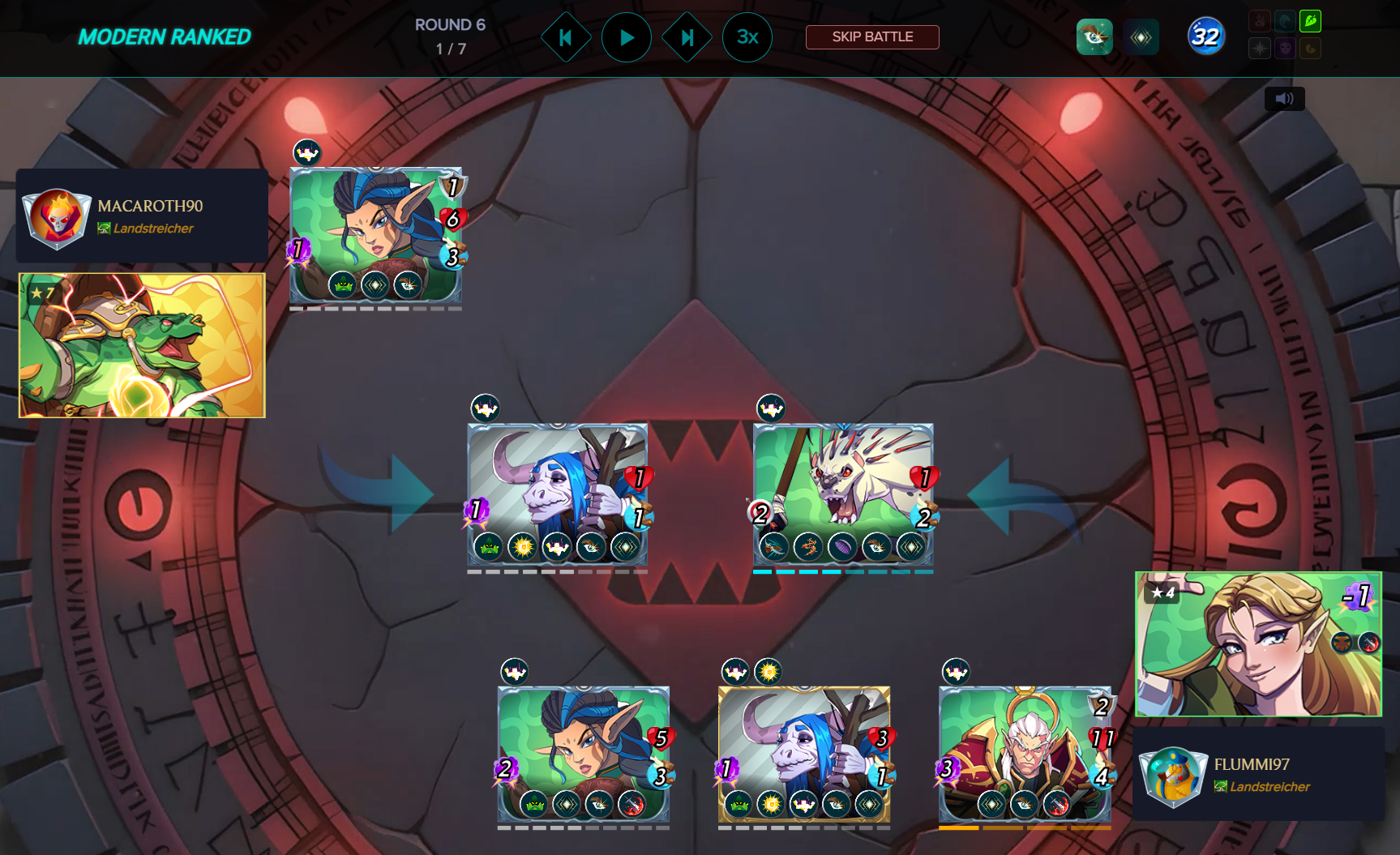This screenshot has height=855, width=1400.
Task: Click the 32 mana cap badge
Action: tap(1205, 37)
